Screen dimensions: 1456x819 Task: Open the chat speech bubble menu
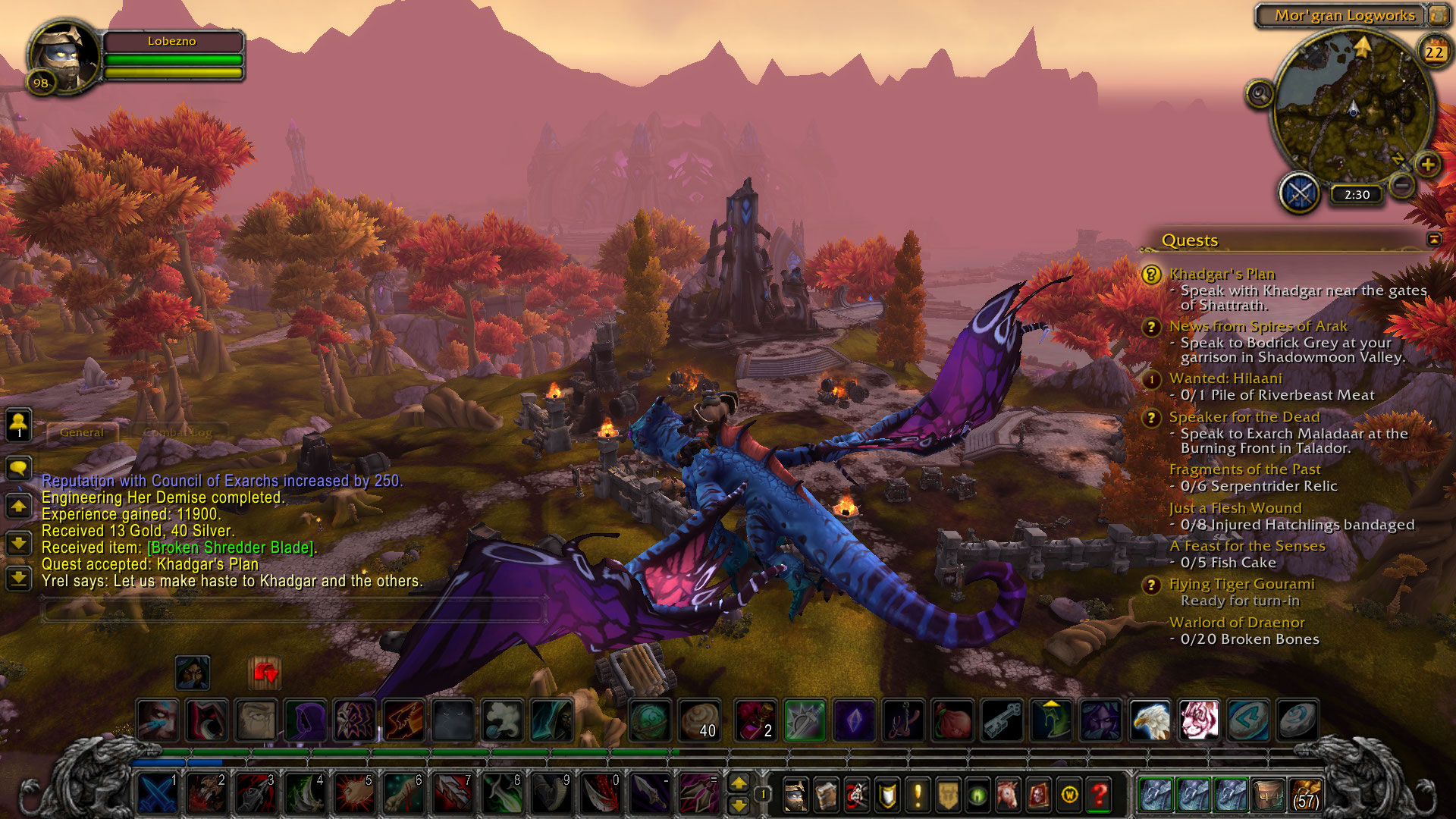coord(19,467)
